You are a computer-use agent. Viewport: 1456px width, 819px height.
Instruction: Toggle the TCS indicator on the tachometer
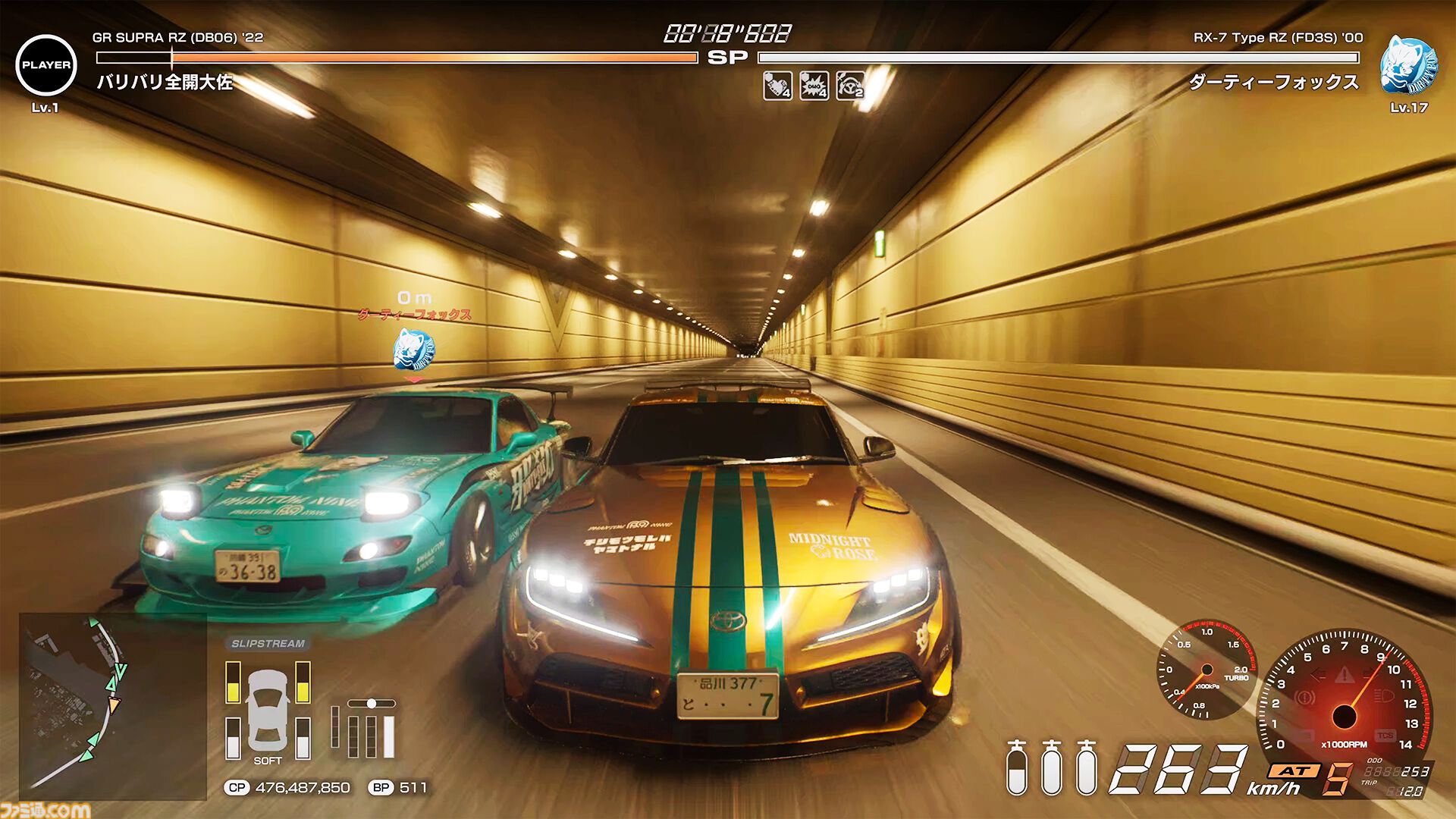(x=1386, y=734)
